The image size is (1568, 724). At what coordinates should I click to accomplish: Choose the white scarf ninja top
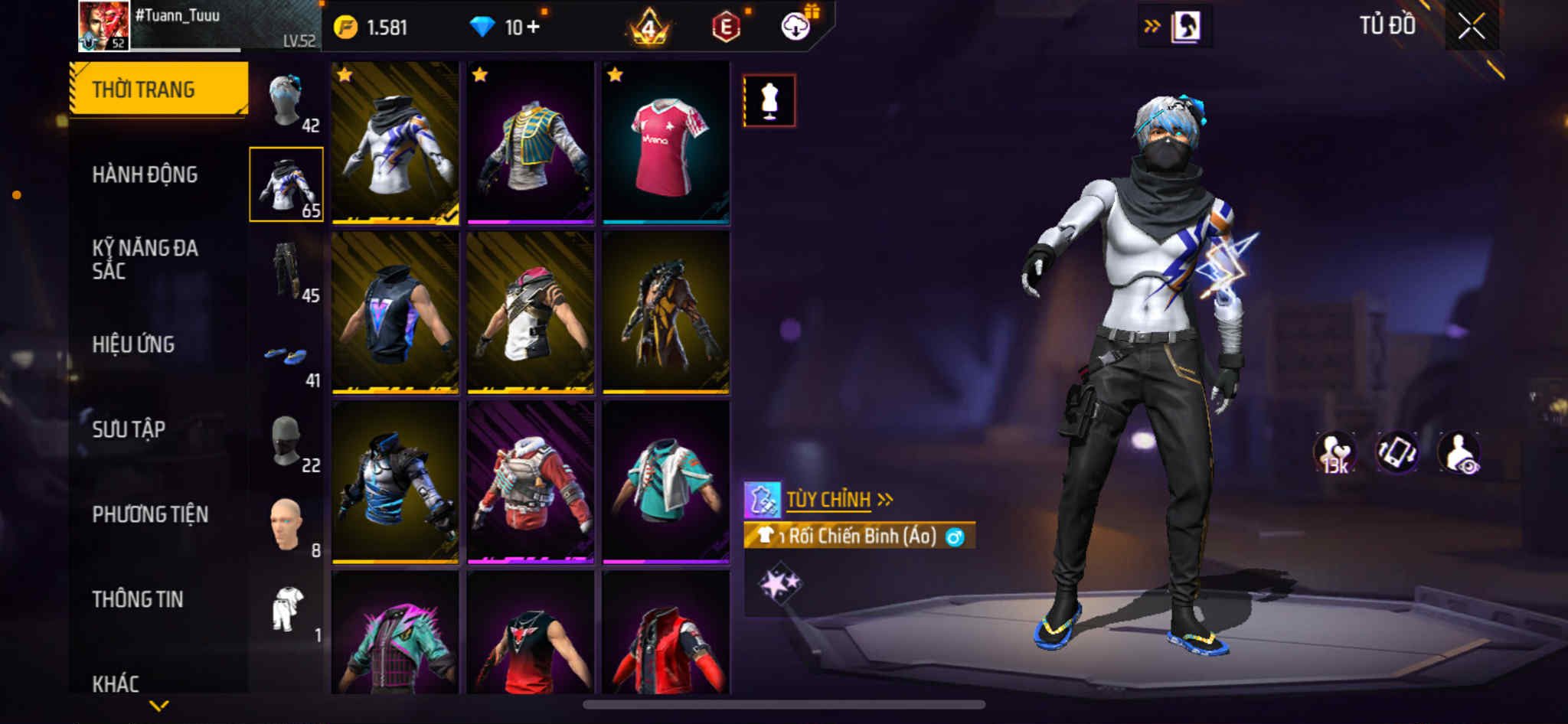(395, 144)
